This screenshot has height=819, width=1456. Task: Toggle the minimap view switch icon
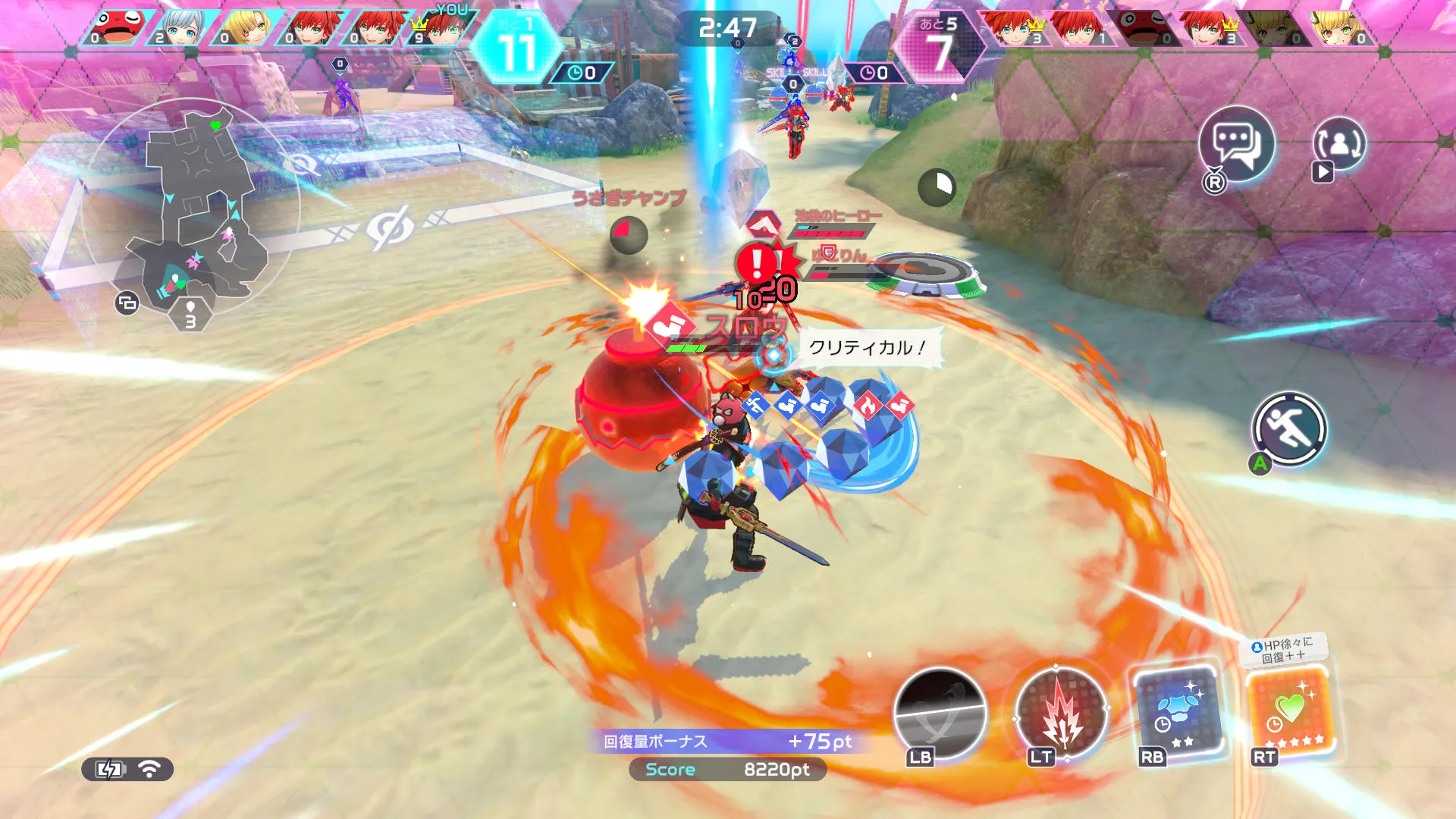pyautogui.click(x=127, y=303)
